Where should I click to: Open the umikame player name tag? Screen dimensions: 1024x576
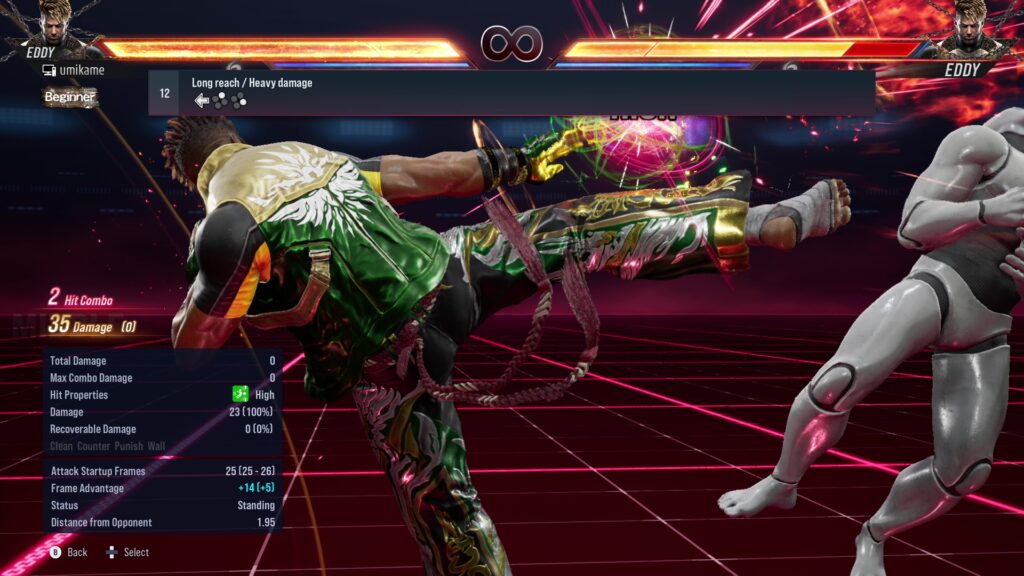point(81,70)
